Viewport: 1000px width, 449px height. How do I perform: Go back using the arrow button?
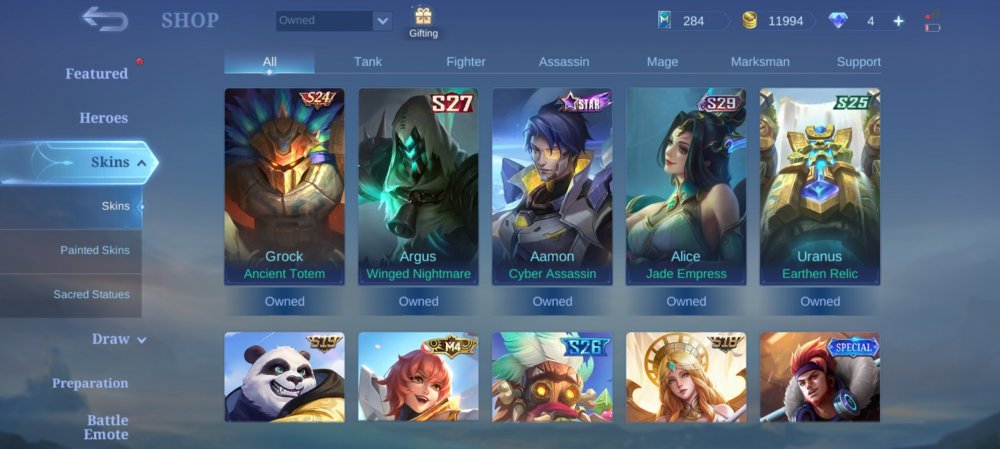coord(105,19)
